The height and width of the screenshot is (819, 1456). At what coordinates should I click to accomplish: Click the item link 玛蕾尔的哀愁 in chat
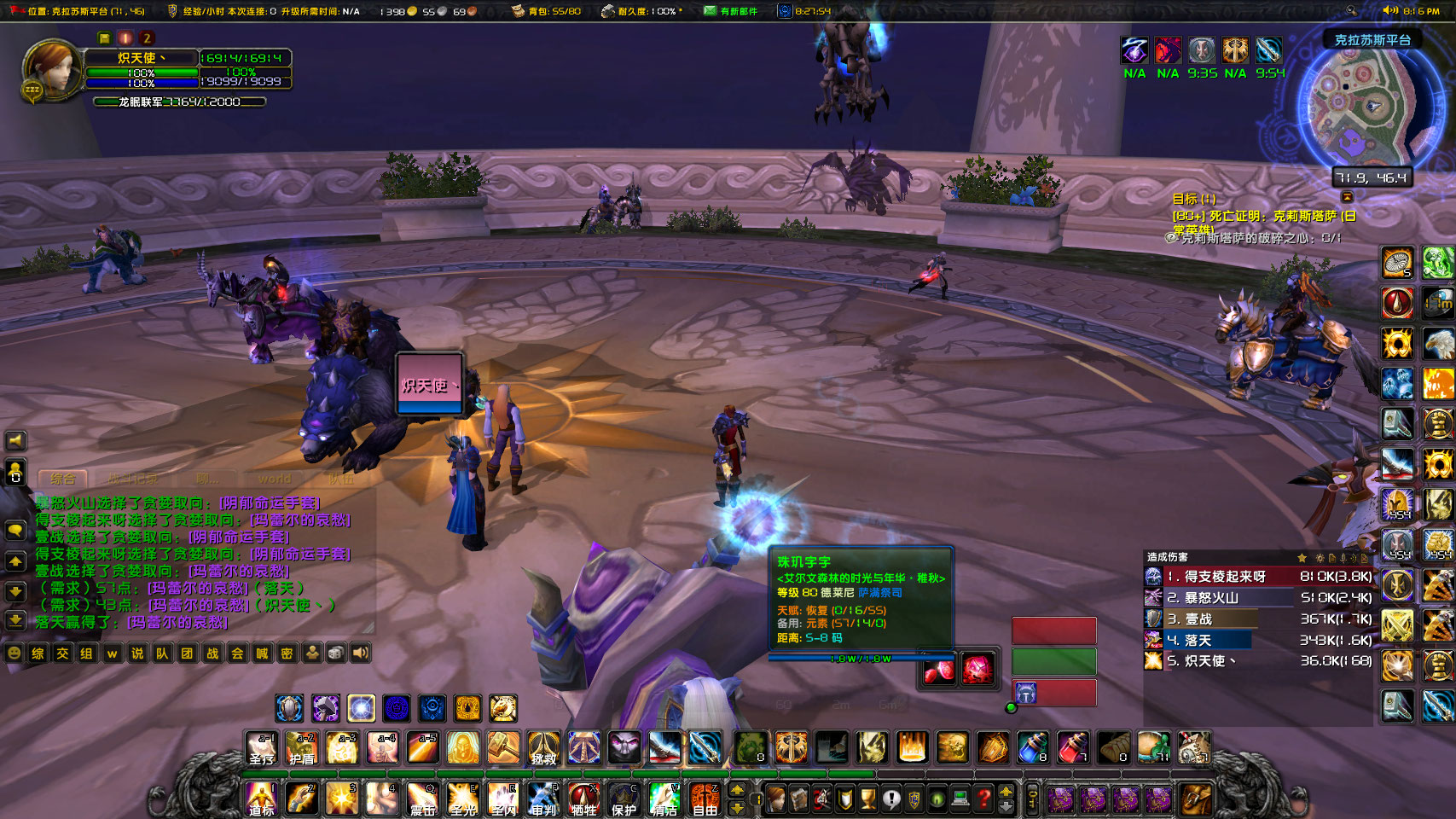click(x=177, y=624)
